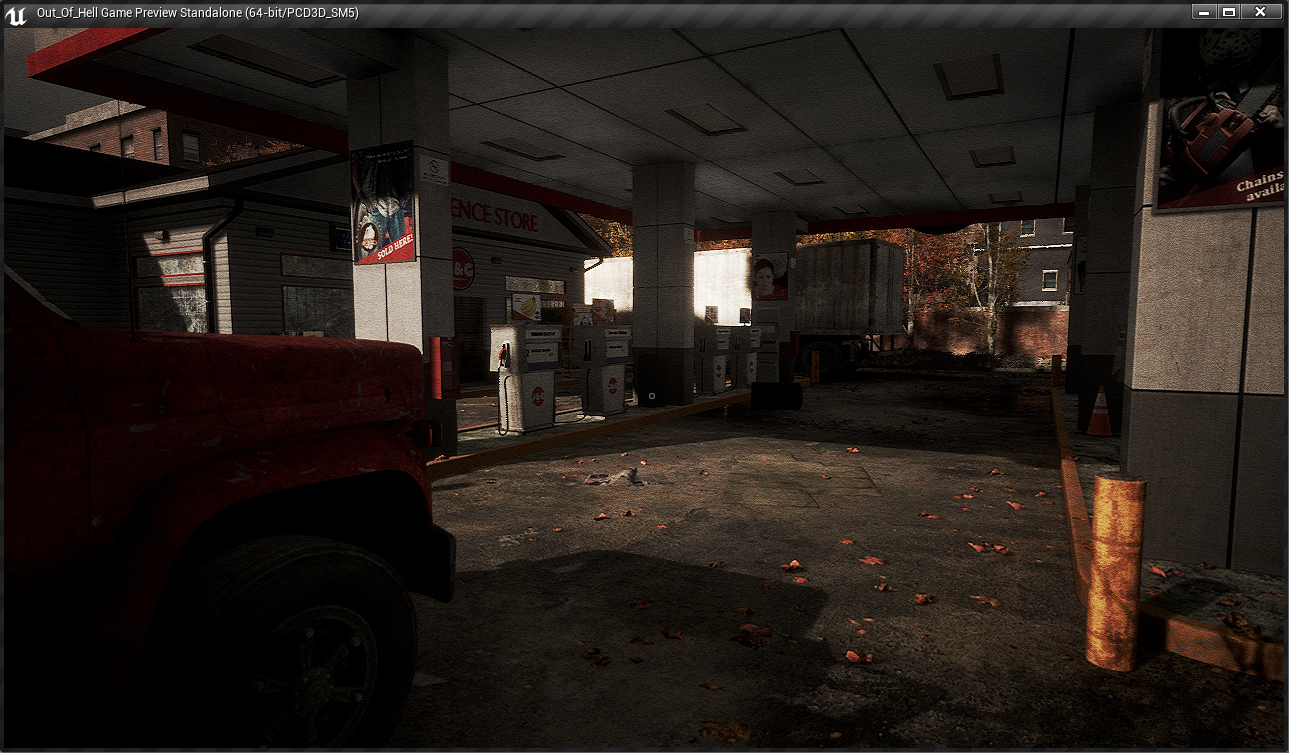The image size is (1289, 753).
Task: Minimize the game preview window
Action: point(1204,12)
